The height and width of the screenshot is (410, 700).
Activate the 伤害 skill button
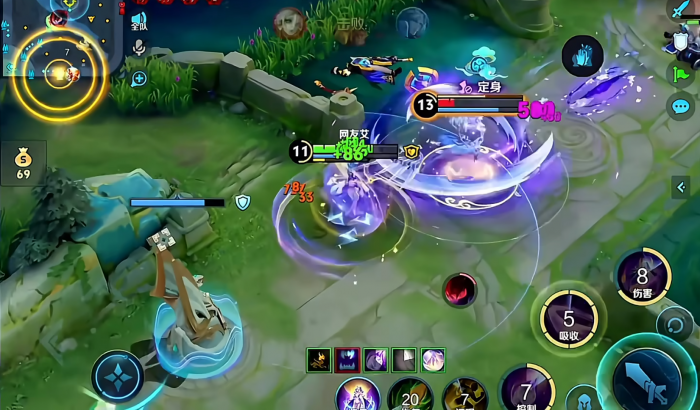642,276
